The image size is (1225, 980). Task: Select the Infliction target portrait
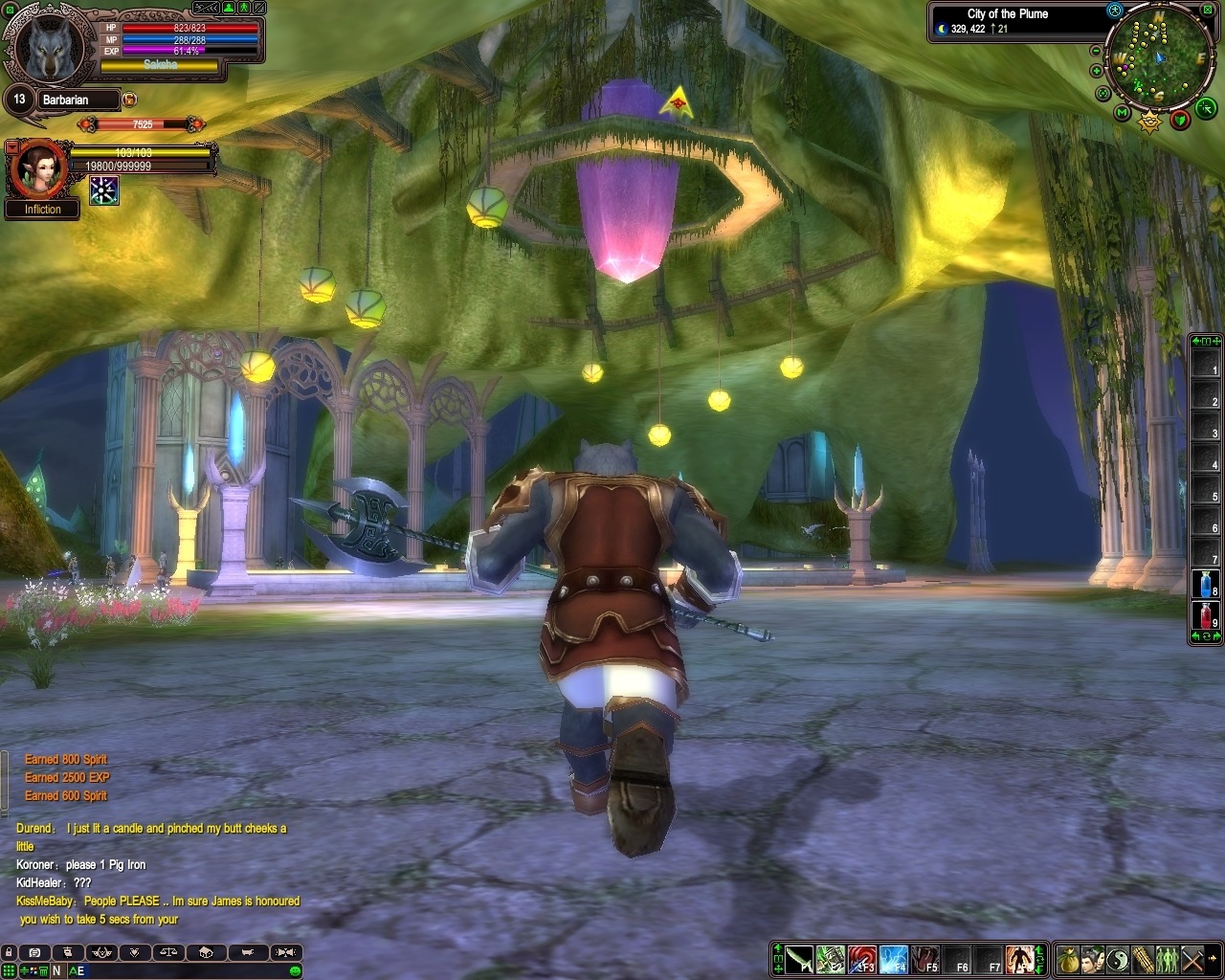pyautogui.click(x=39, y=168)
